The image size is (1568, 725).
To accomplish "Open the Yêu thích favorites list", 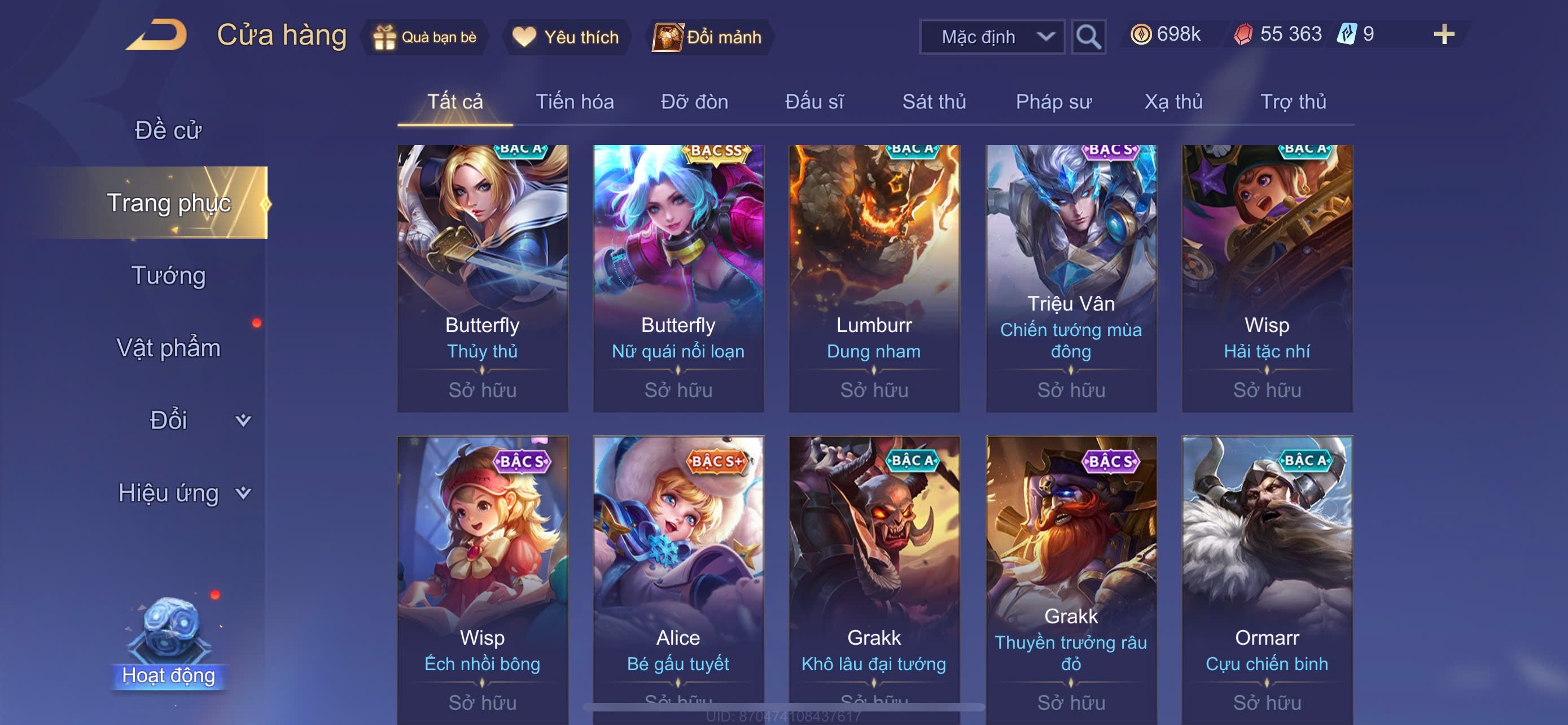I will click(x=566, y=37).
